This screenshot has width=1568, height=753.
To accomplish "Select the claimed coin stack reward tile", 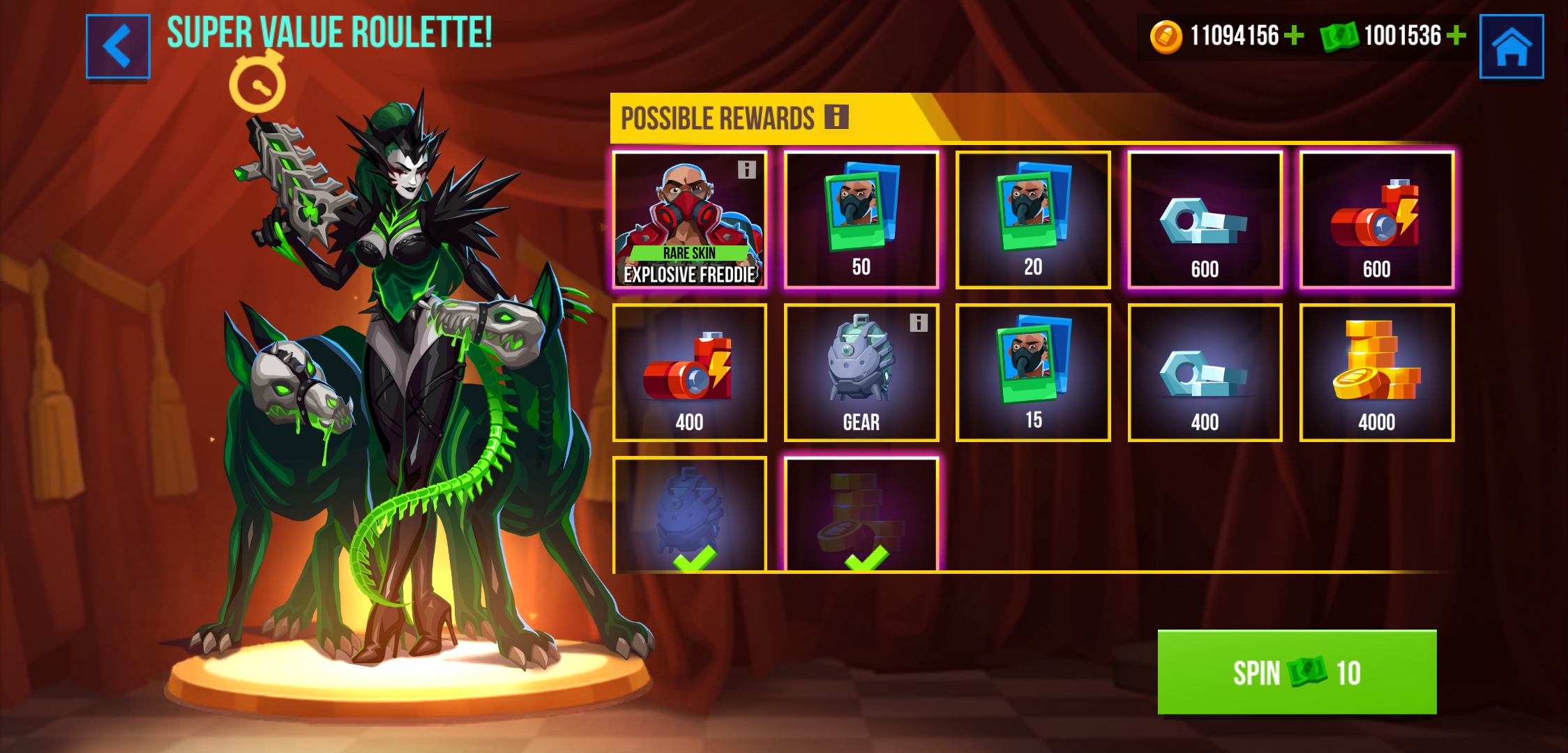I will (861, 516).
